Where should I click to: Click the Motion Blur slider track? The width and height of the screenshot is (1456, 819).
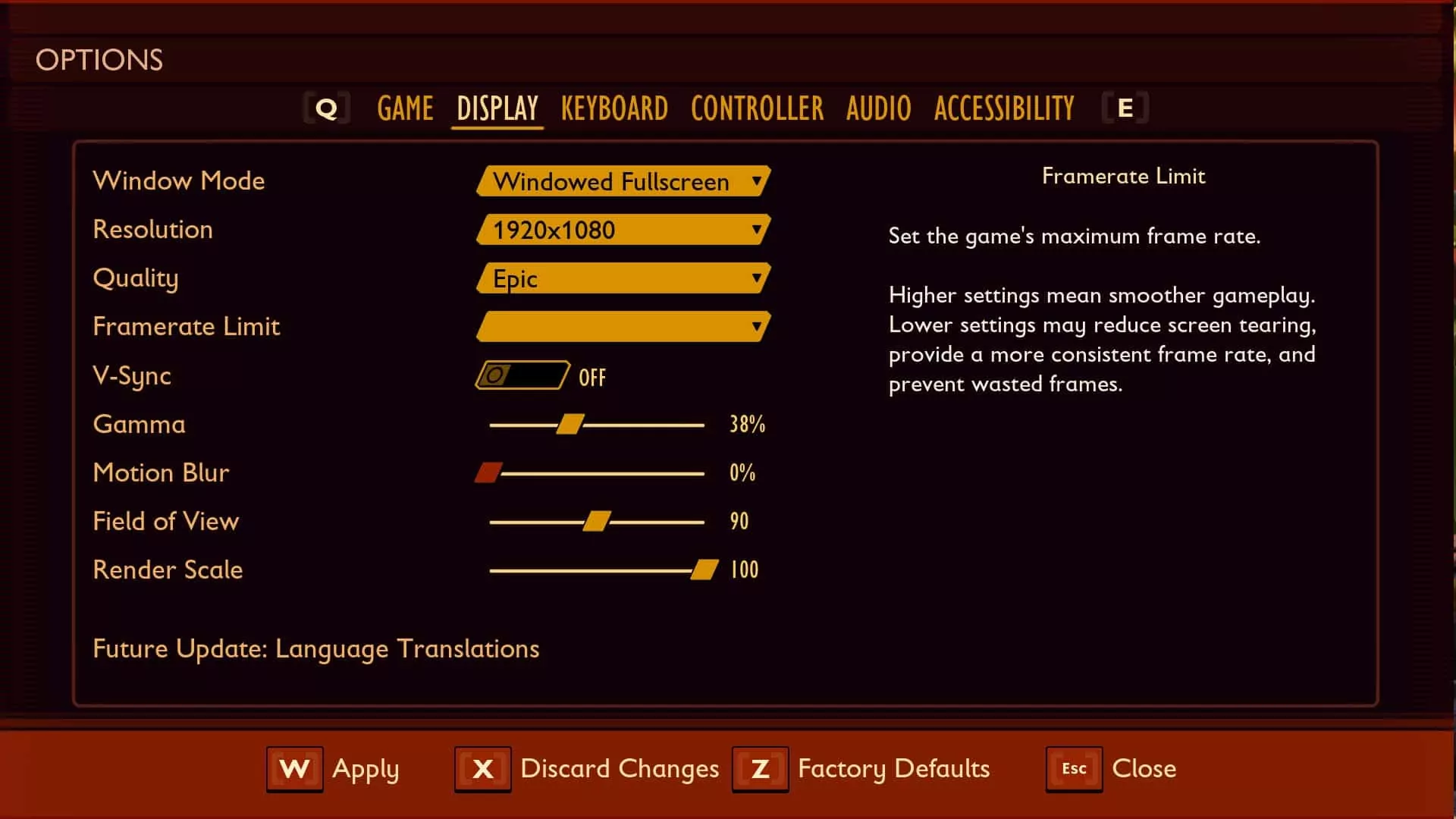click(x=599, y=473)
